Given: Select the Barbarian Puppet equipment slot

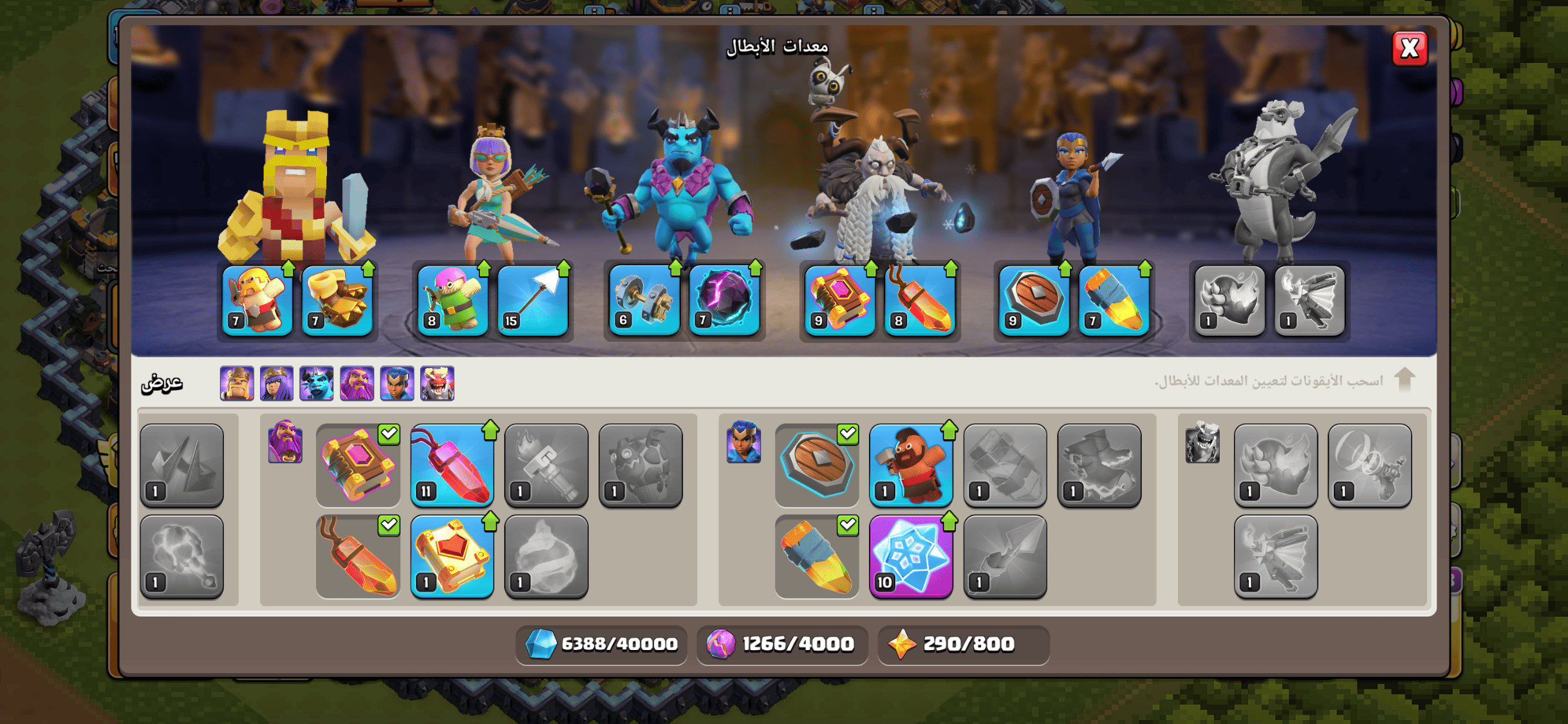Looking at the screenshot, I should click(257, 301).
